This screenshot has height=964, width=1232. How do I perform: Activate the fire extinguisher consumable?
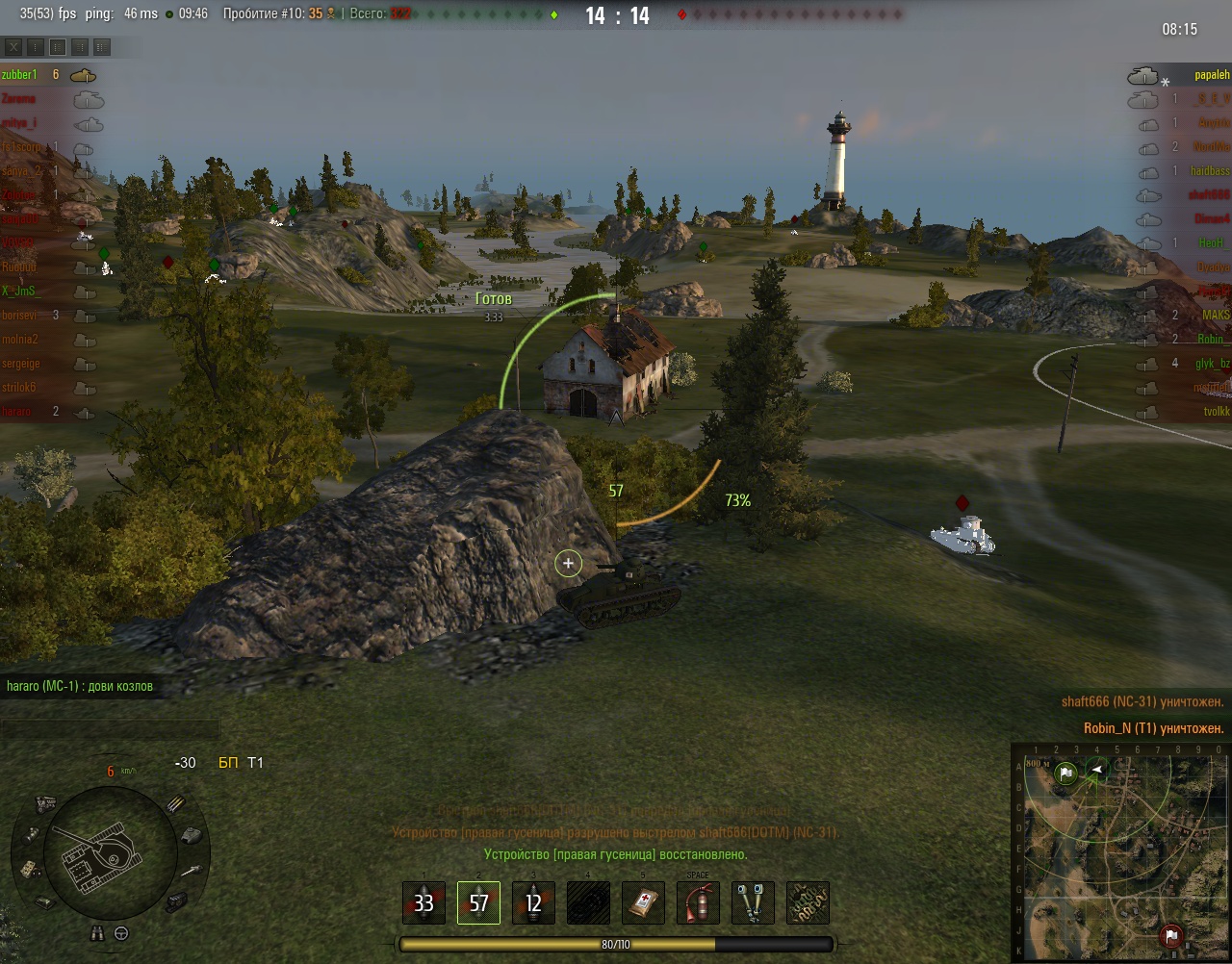[x=698, y=903]
